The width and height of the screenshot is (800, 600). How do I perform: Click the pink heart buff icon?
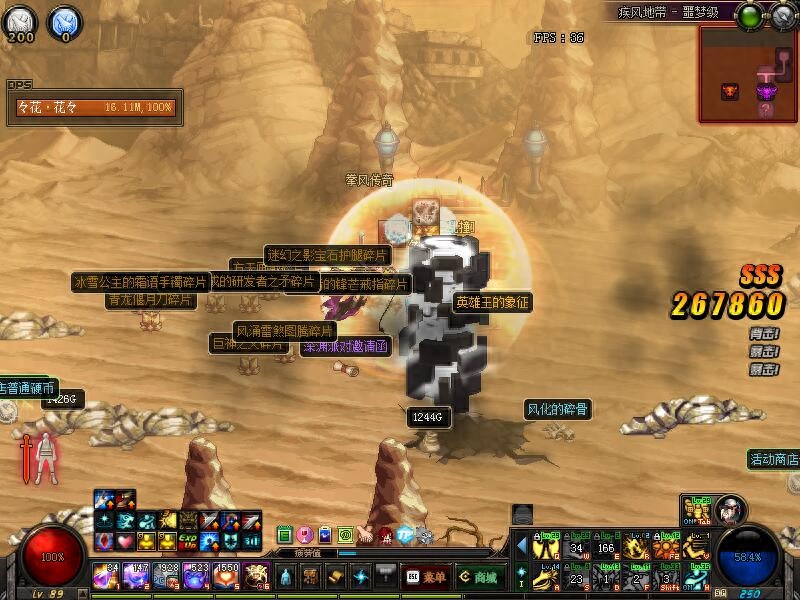(126, 542)
